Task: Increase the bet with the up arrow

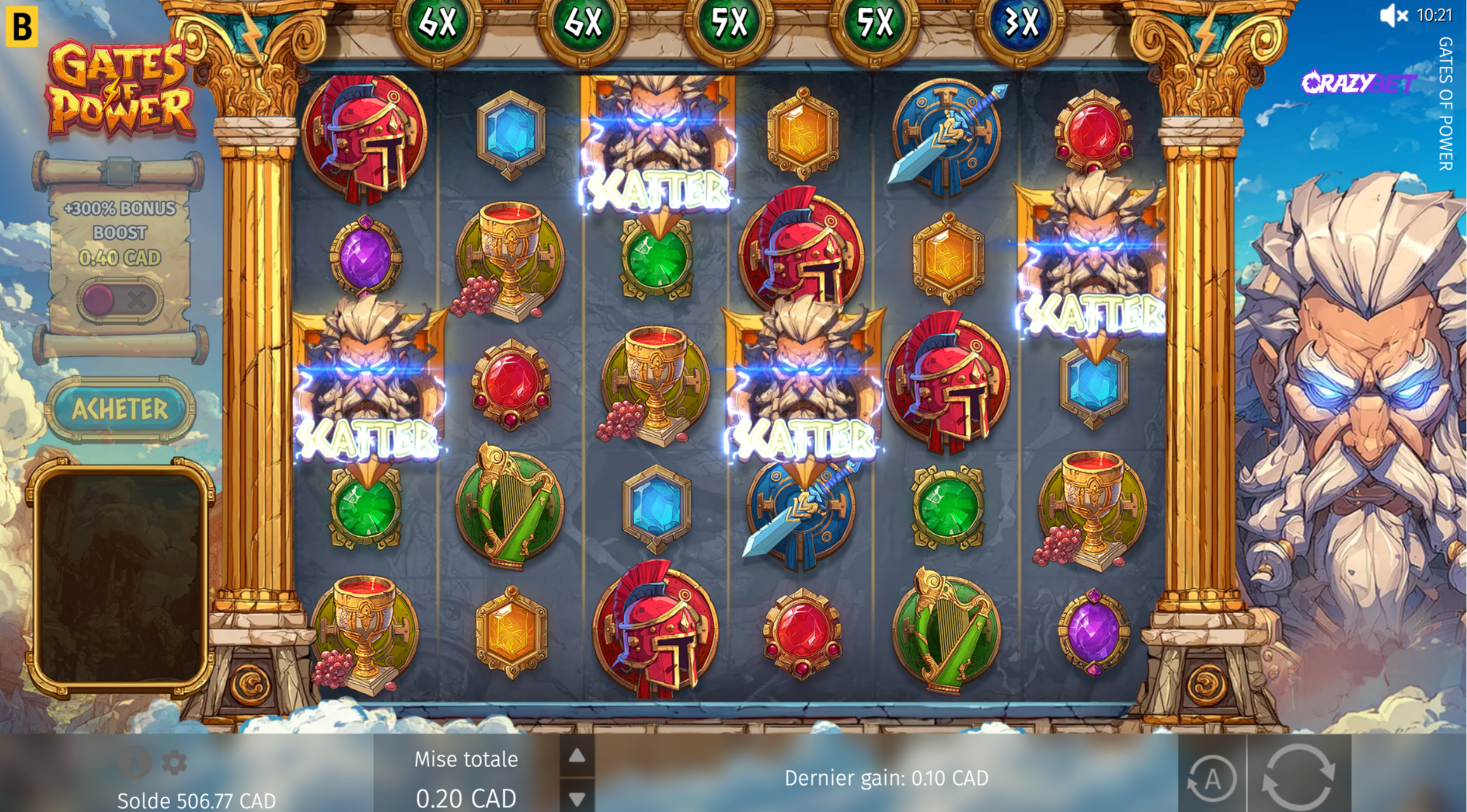Action: [x=576, y=757]
